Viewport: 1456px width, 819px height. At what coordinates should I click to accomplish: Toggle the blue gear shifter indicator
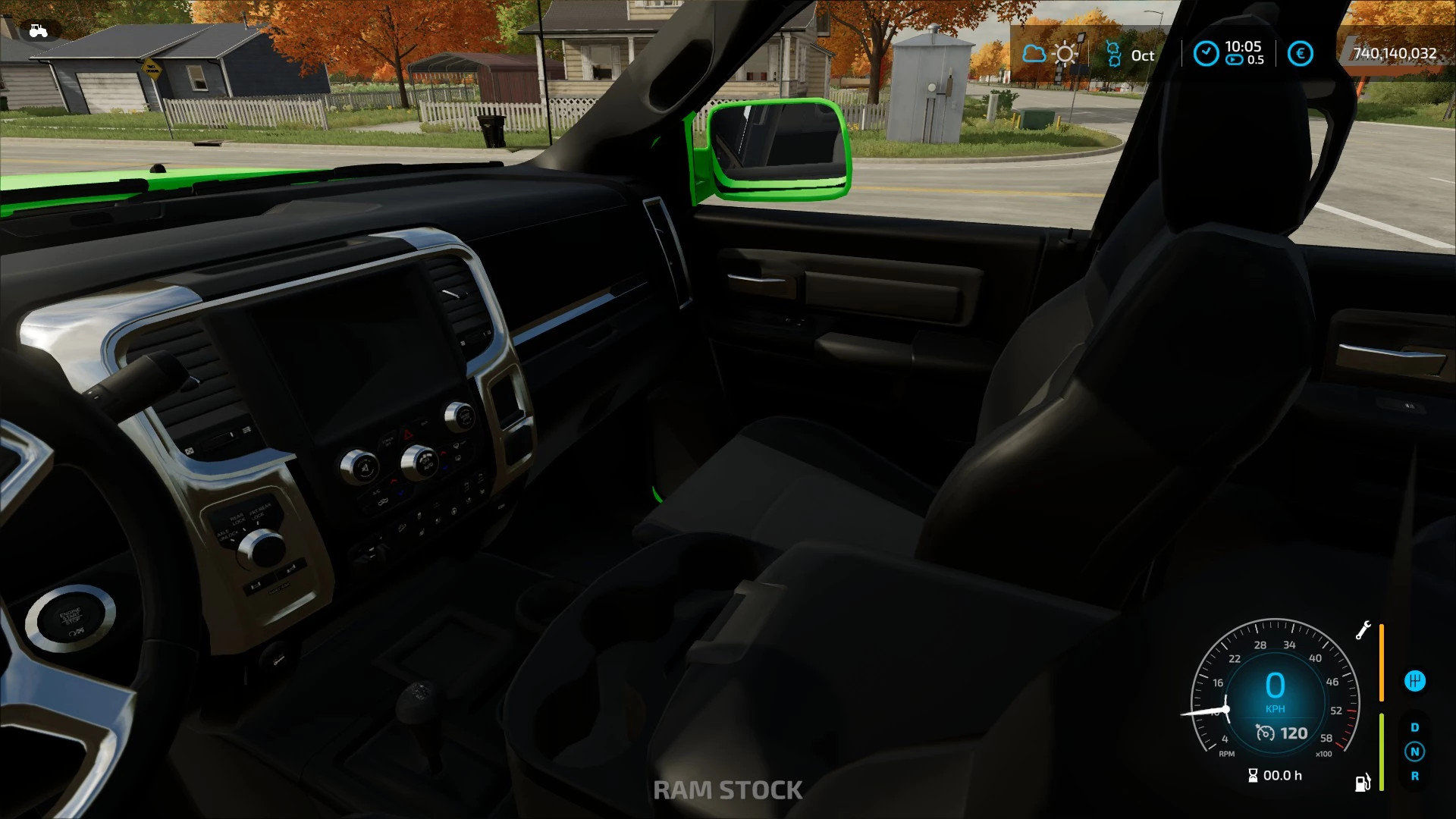[1415, 681]
